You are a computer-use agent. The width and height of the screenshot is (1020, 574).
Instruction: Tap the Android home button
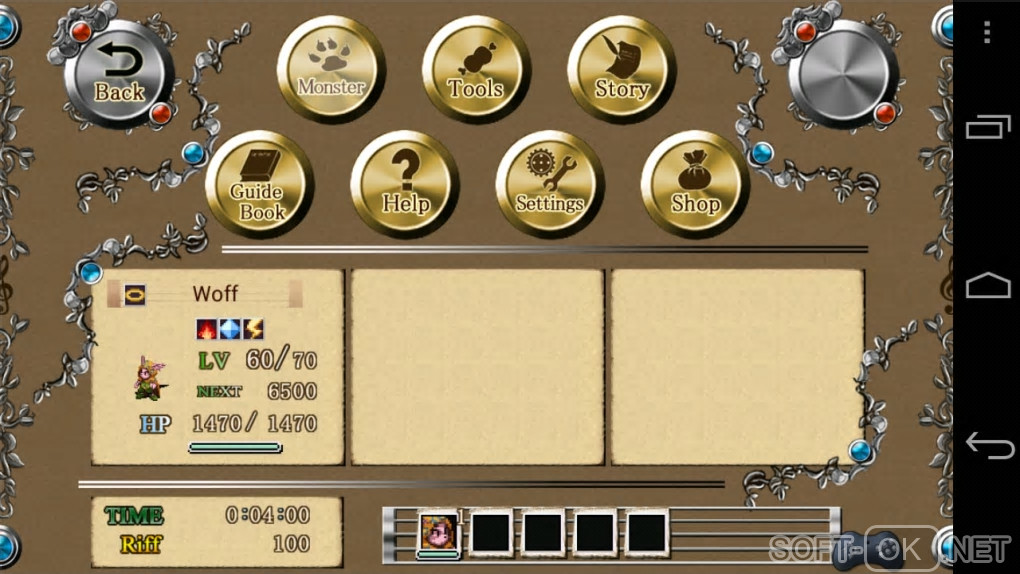(987, 287)
